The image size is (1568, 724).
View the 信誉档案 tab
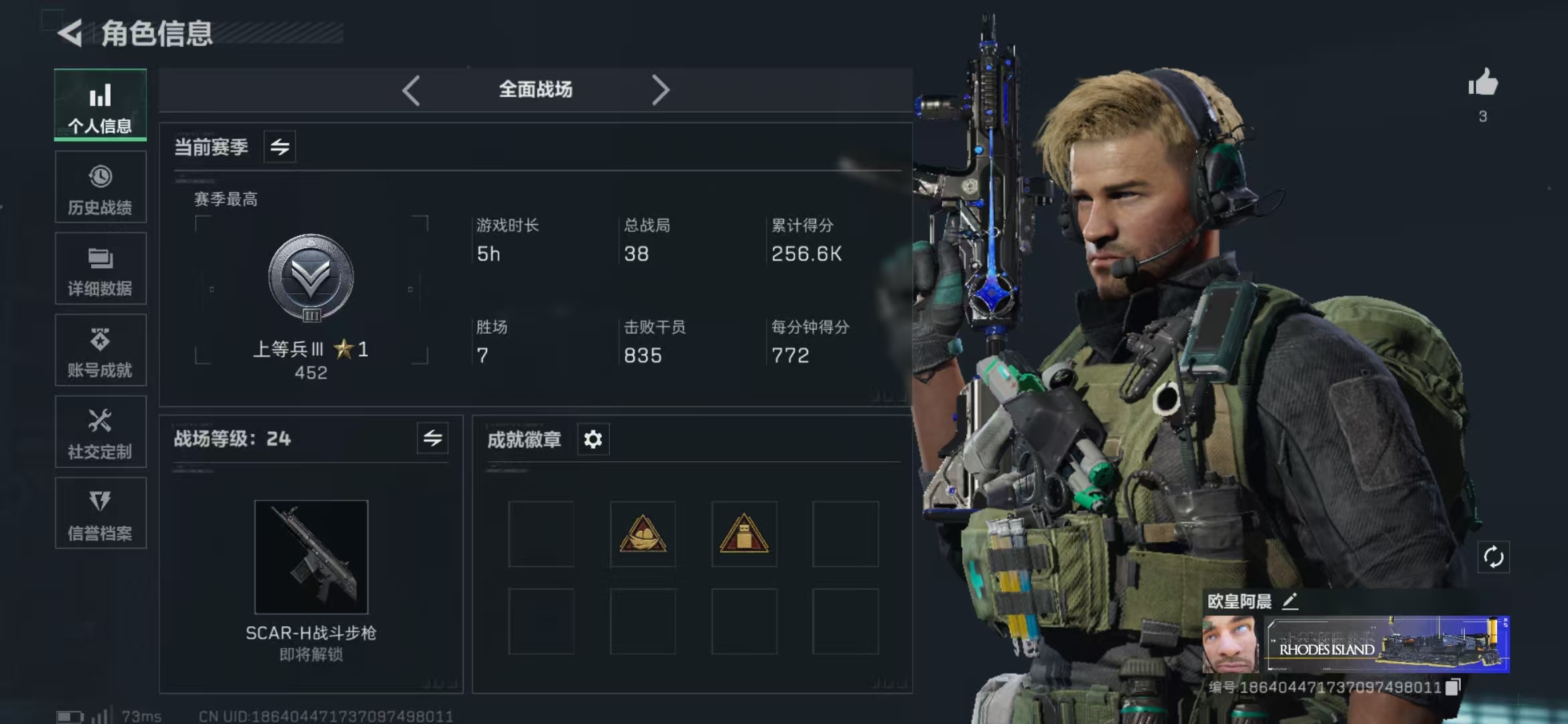[101, 514]
